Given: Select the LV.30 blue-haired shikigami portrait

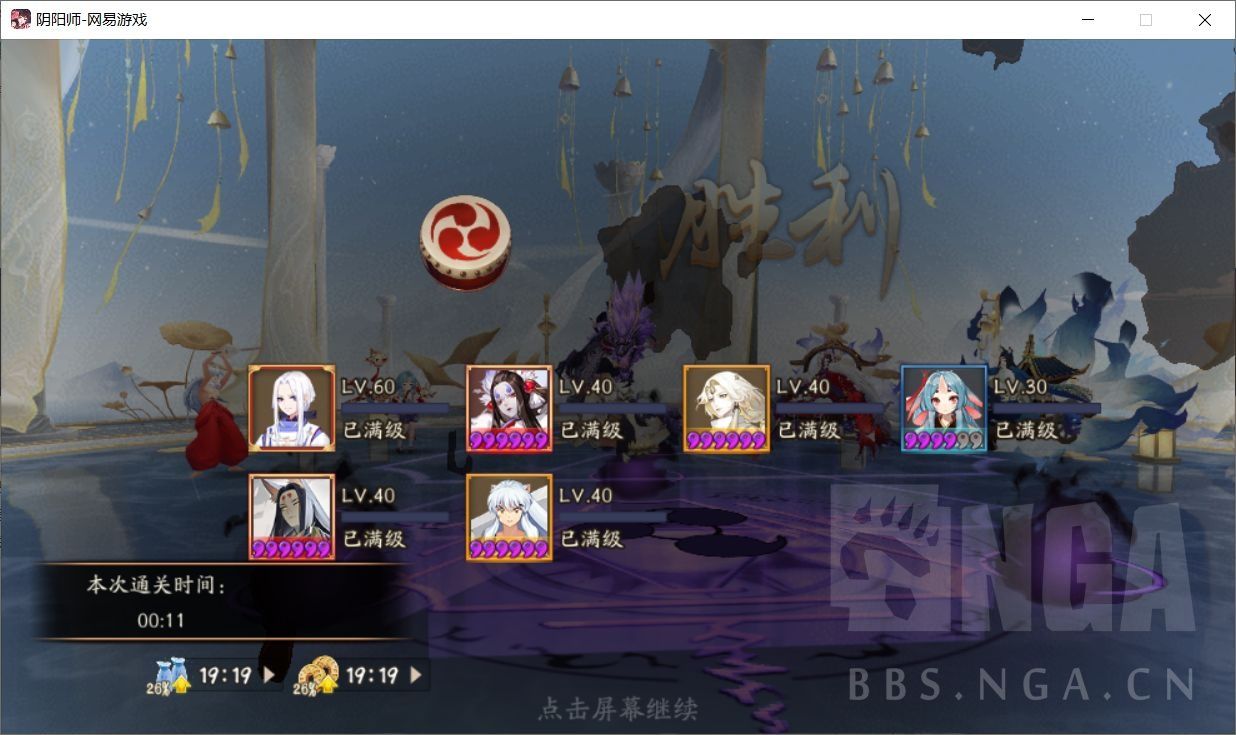Looking at the screenshot, I should point(944,408).
